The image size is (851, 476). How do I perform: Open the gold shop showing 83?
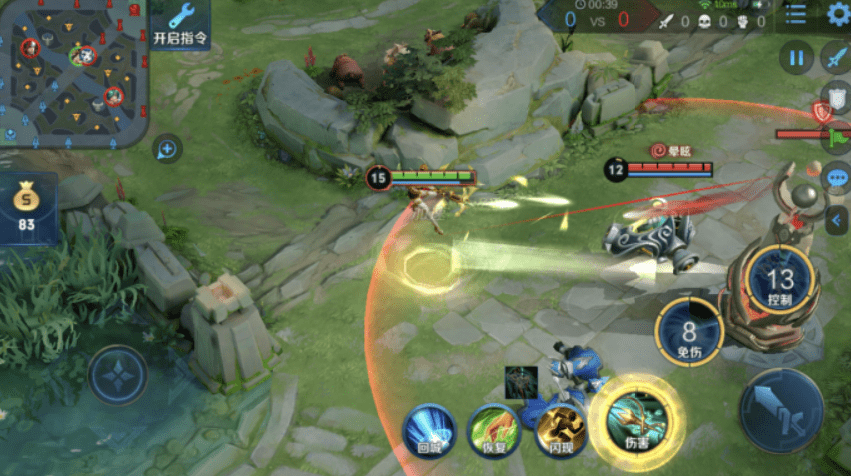point(27,209)
